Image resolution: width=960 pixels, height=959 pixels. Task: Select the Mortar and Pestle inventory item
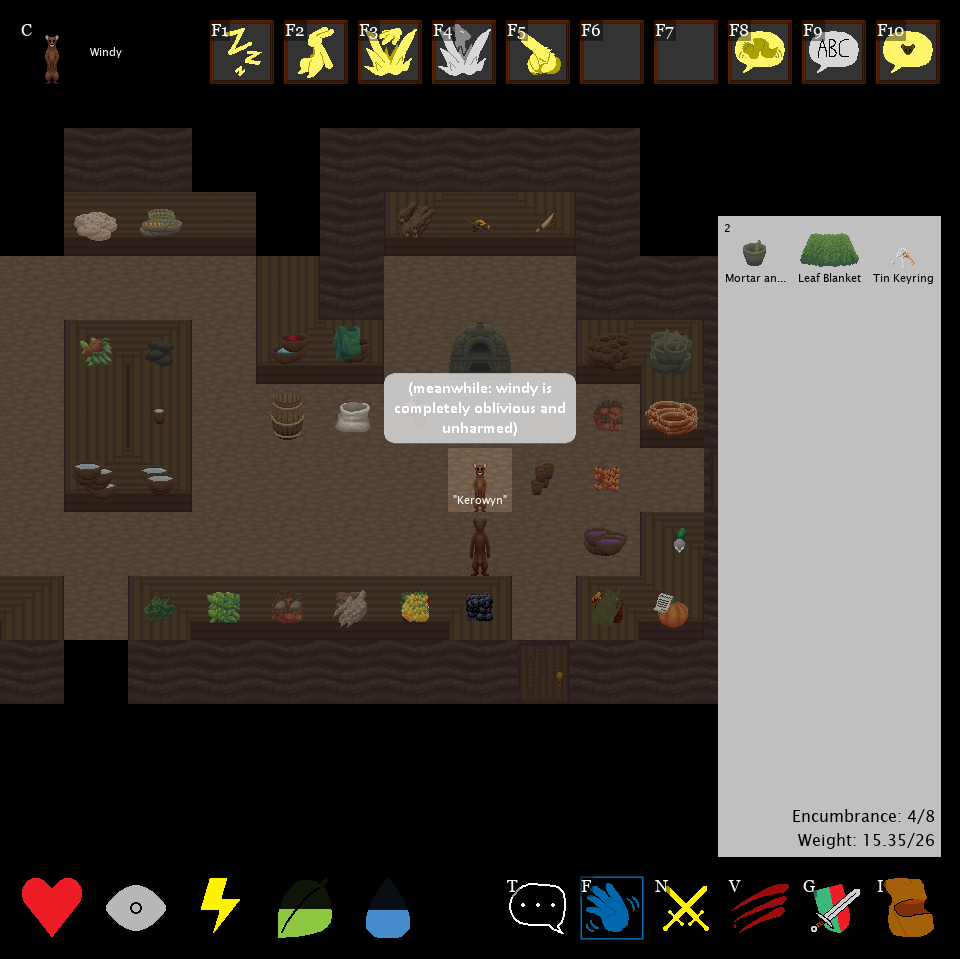[756, 257]
